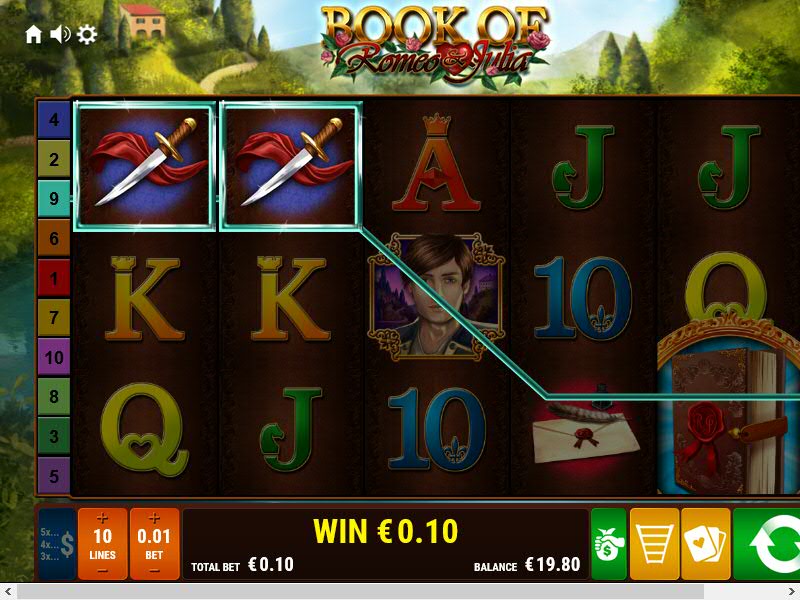
Task: Collect the win with money bag button
Action: pyautogui.click(x=608, y=544)
